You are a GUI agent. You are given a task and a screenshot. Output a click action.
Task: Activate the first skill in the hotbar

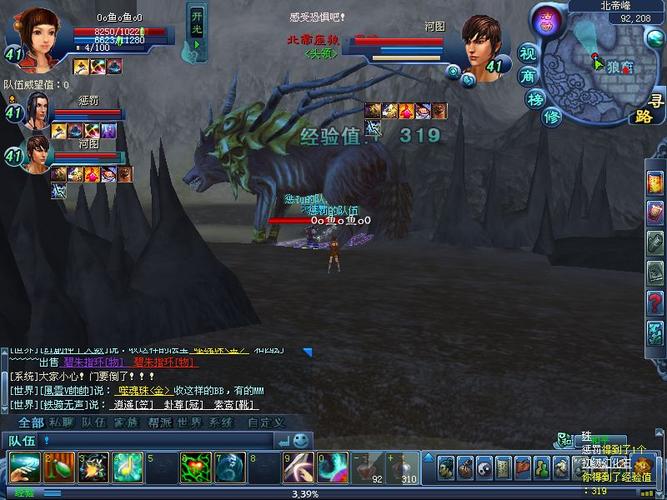pos(26,467)
